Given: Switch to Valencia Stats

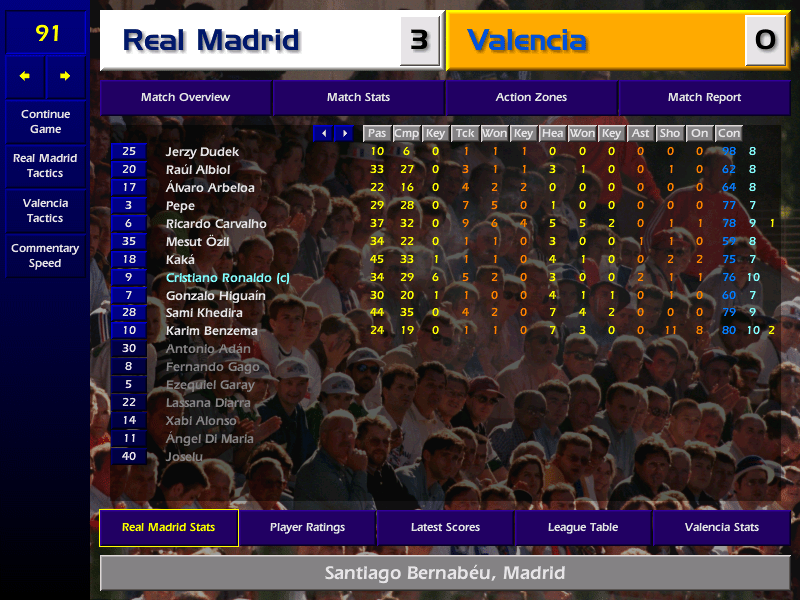Looking at the screenshot, I should pyautogui.click(x=721, y=527).
